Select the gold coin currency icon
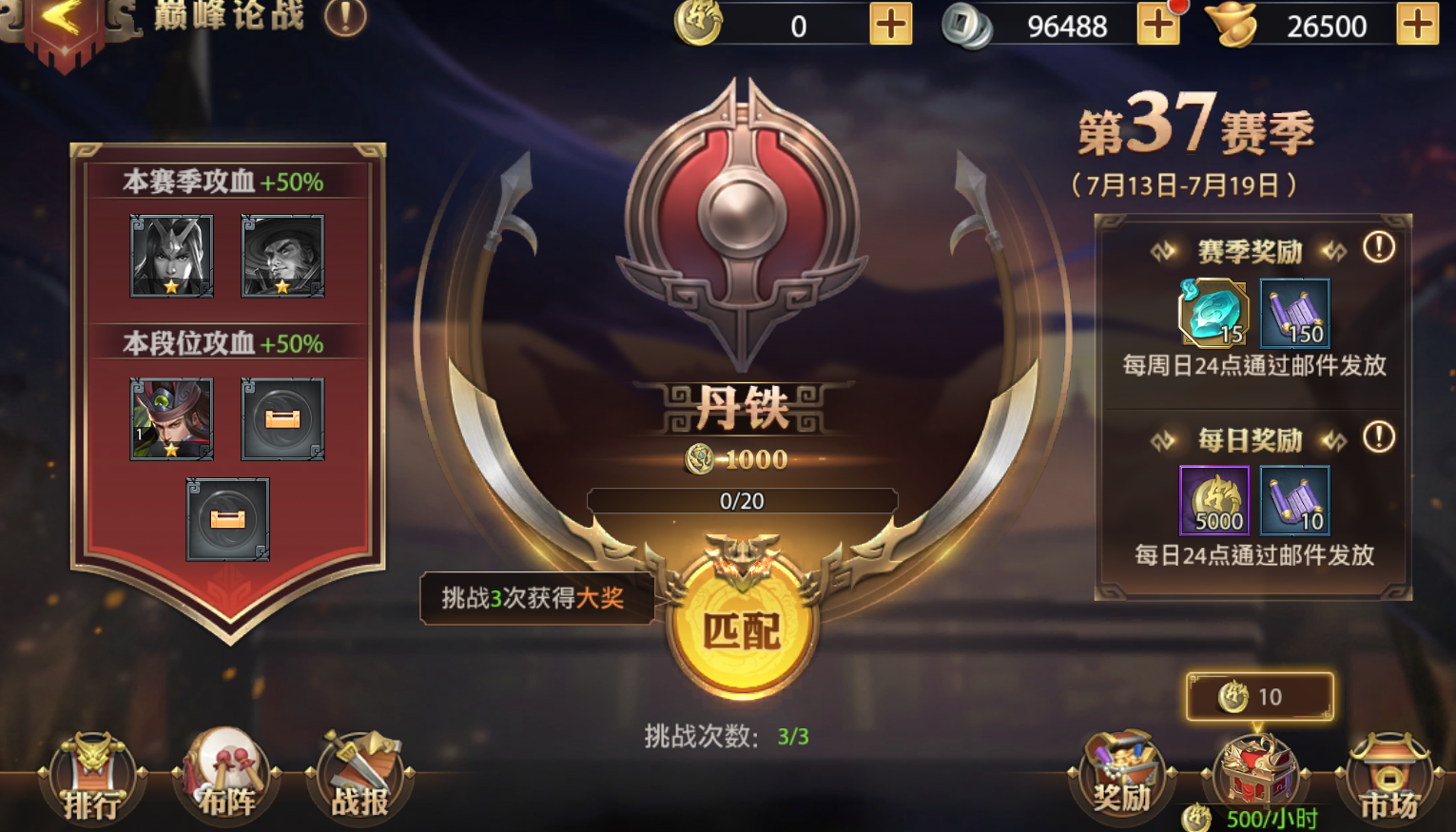 [x=697, y=24]
